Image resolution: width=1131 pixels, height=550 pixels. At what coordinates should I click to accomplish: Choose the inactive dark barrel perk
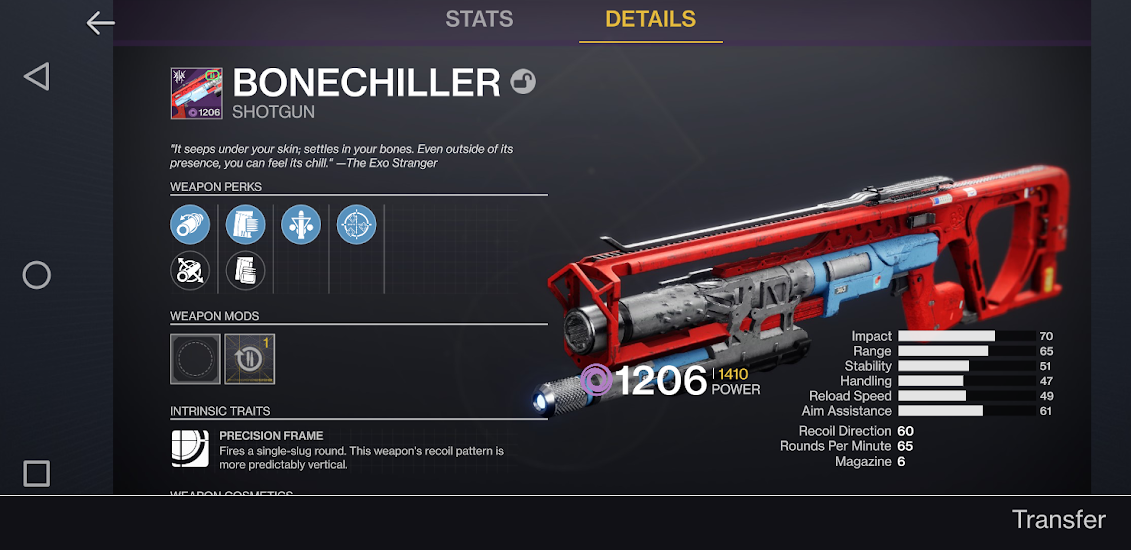coord(190,270)
